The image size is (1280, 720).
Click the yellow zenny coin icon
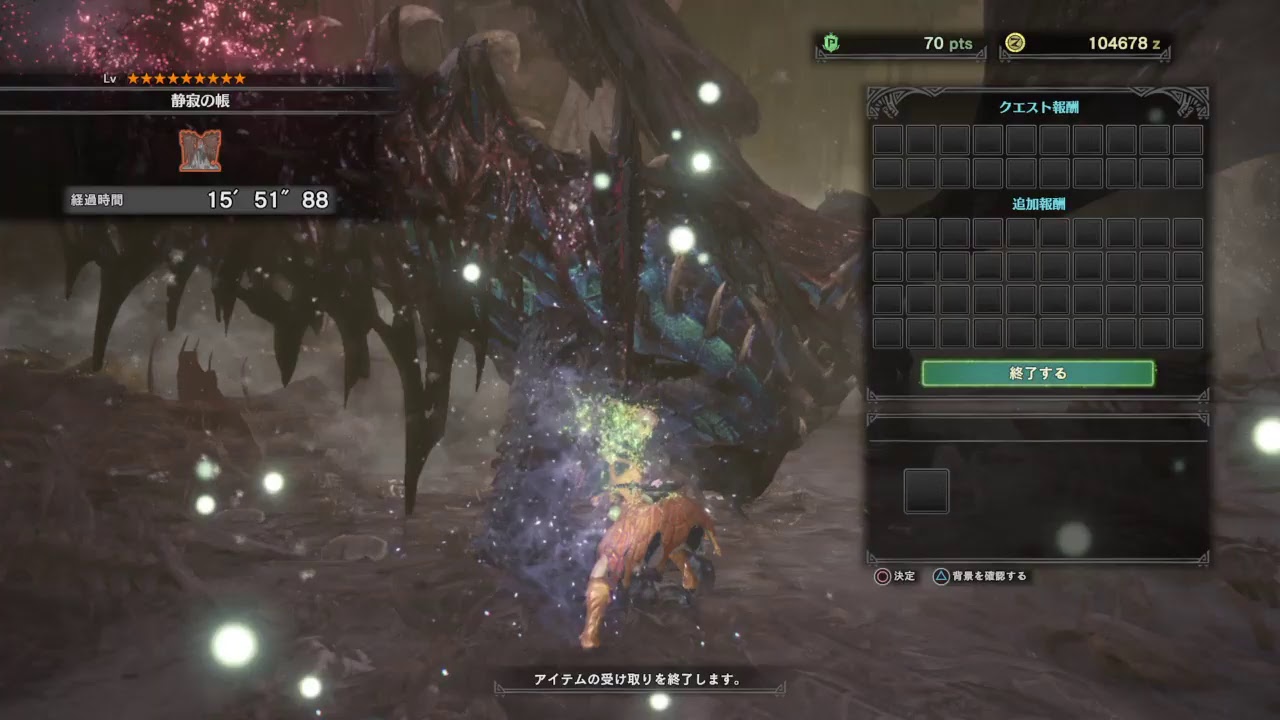pos(1014,44)
